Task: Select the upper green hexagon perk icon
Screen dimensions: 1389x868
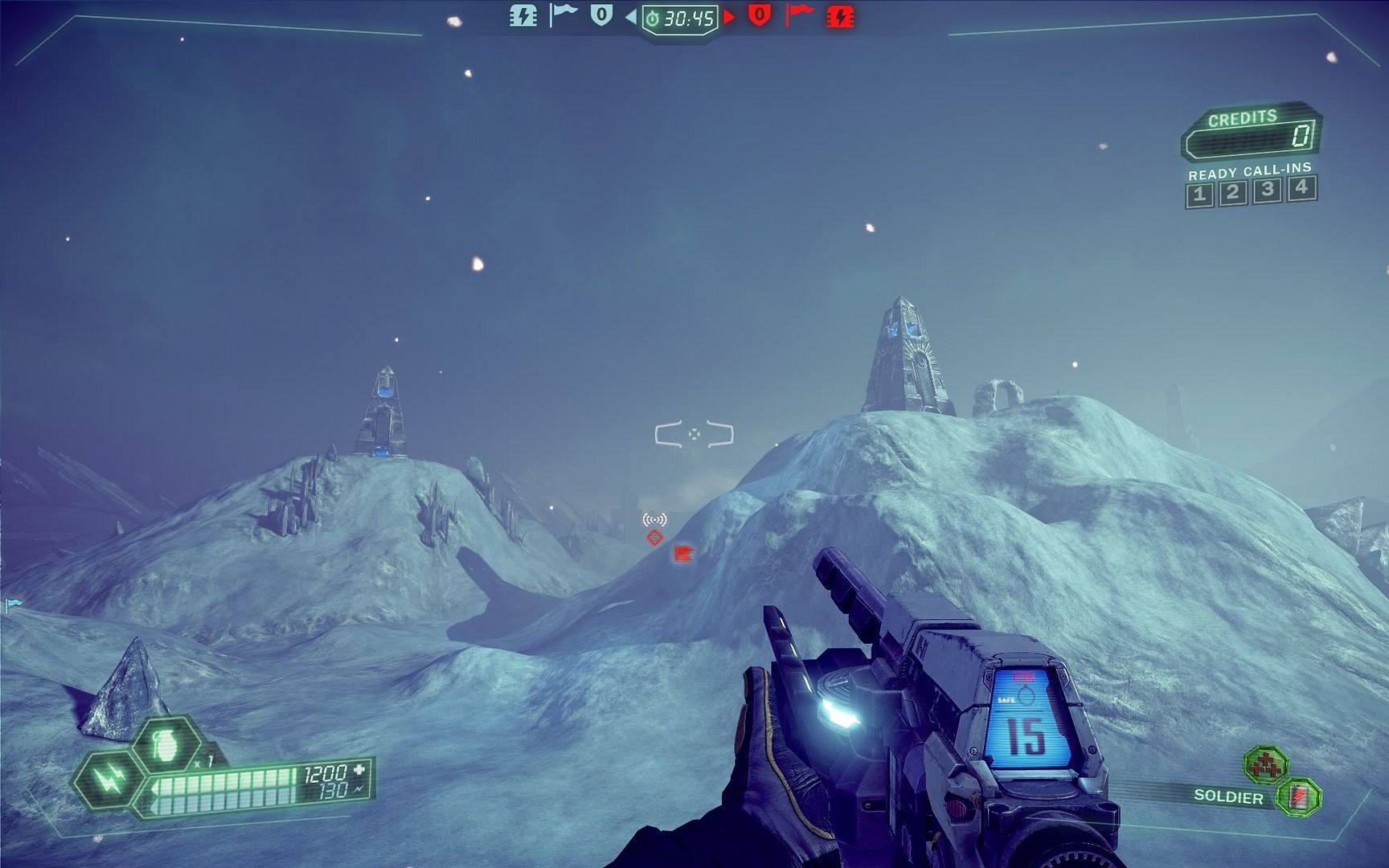Action: (1266, 764)
